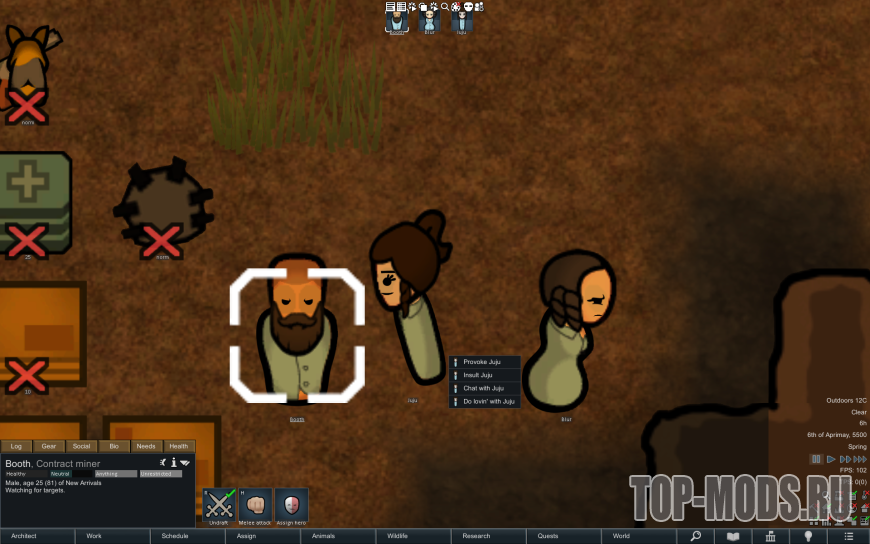Click the info 'i' icon for Booth

[x=174, y=463]
